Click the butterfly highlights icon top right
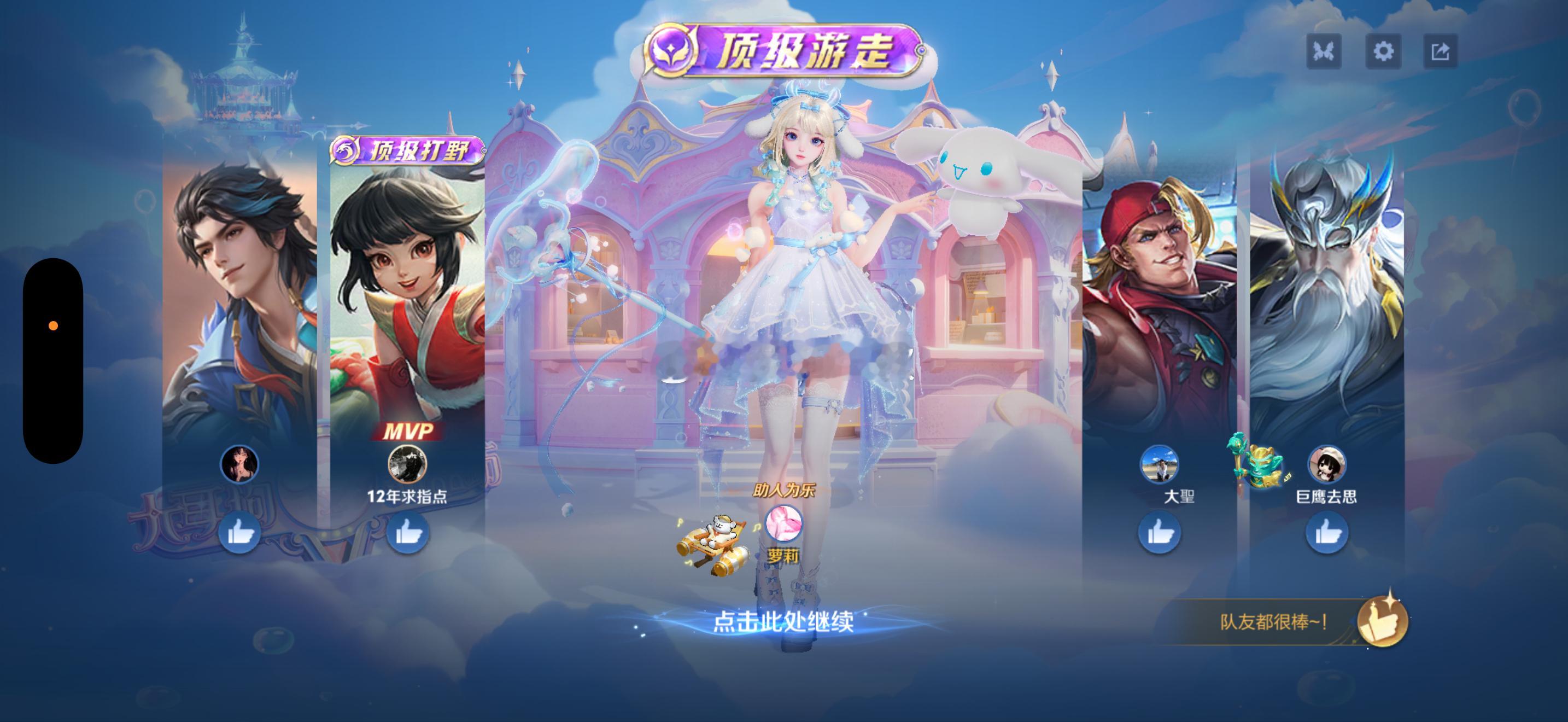 tap(1326, 53)
